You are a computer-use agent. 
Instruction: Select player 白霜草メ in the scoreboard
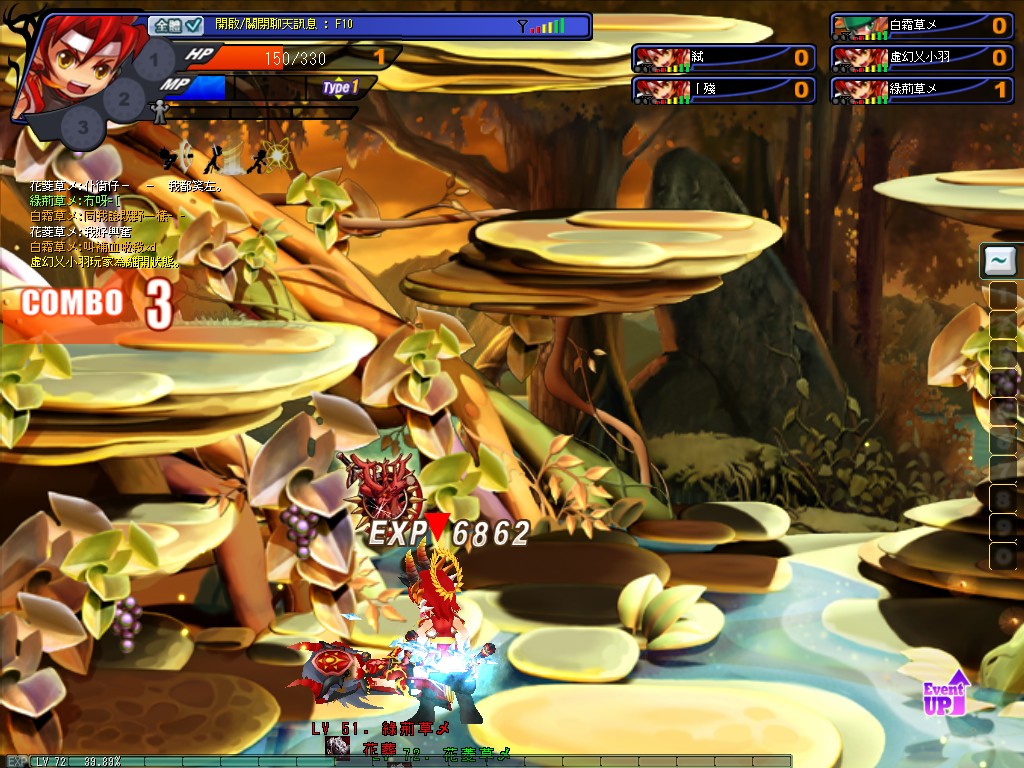pos(920,26)
